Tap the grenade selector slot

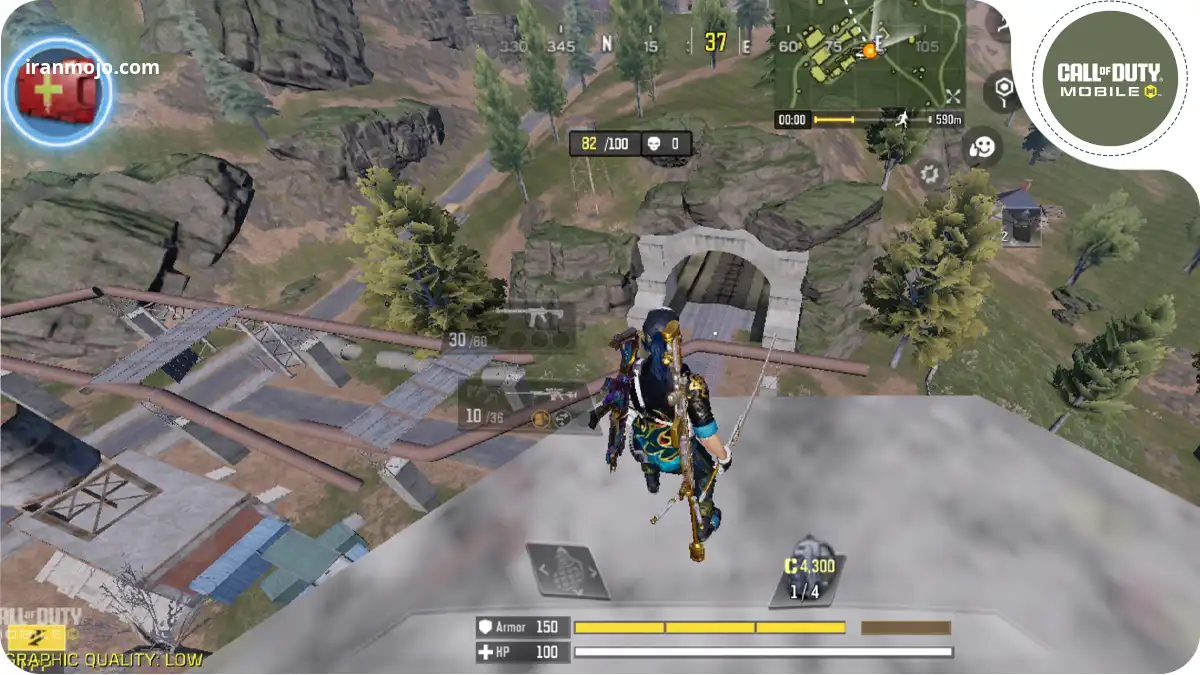click(567, 571)
